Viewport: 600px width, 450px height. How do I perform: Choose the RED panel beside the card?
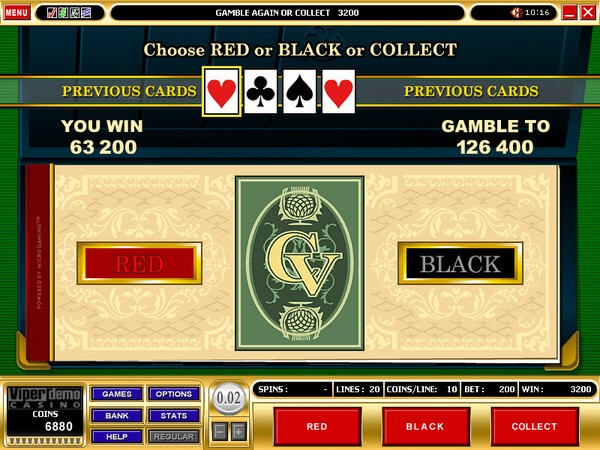click(139, 264)
